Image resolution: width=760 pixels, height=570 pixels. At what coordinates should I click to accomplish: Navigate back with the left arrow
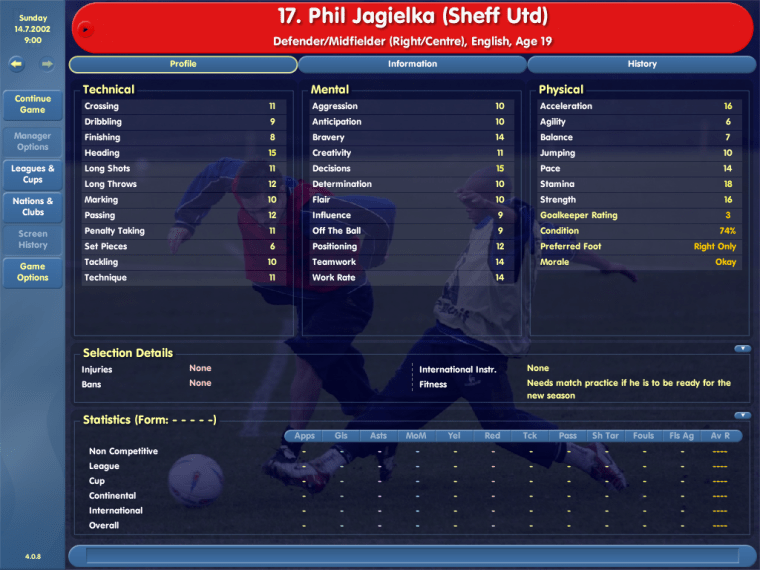[x=17, y=64]
